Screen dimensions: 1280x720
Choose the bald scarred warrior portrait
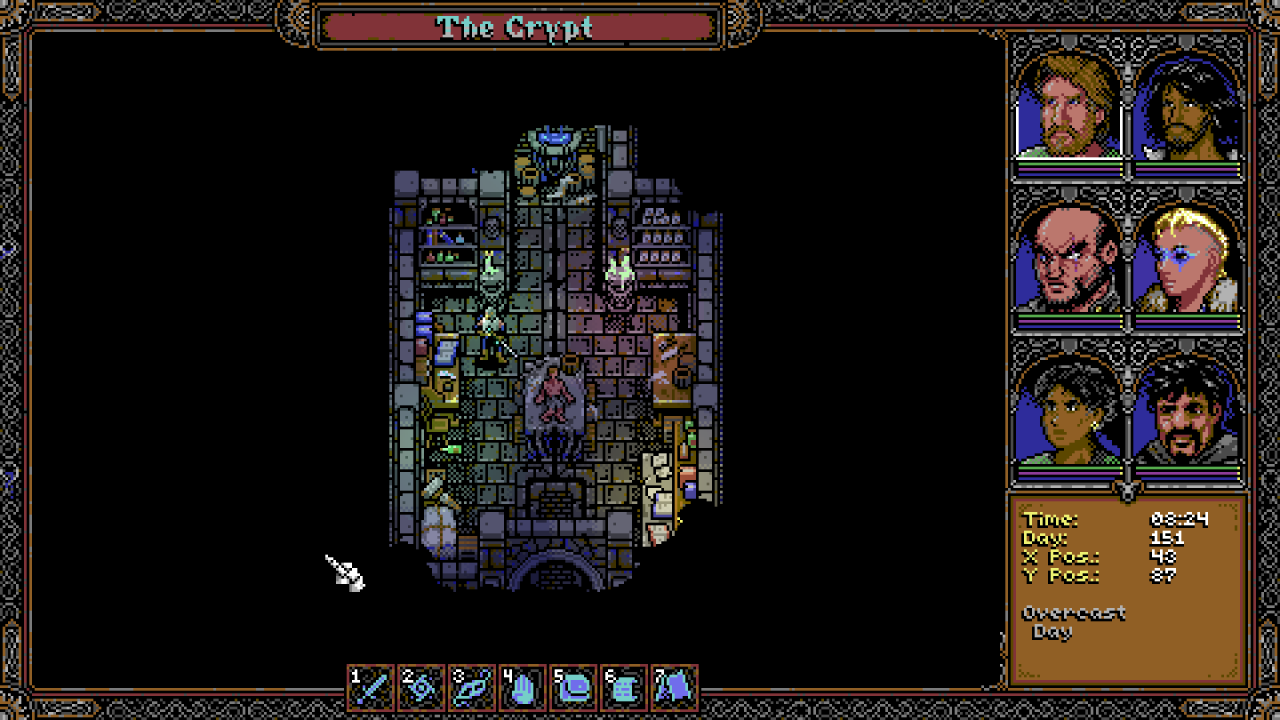[x=1069, y=260]
